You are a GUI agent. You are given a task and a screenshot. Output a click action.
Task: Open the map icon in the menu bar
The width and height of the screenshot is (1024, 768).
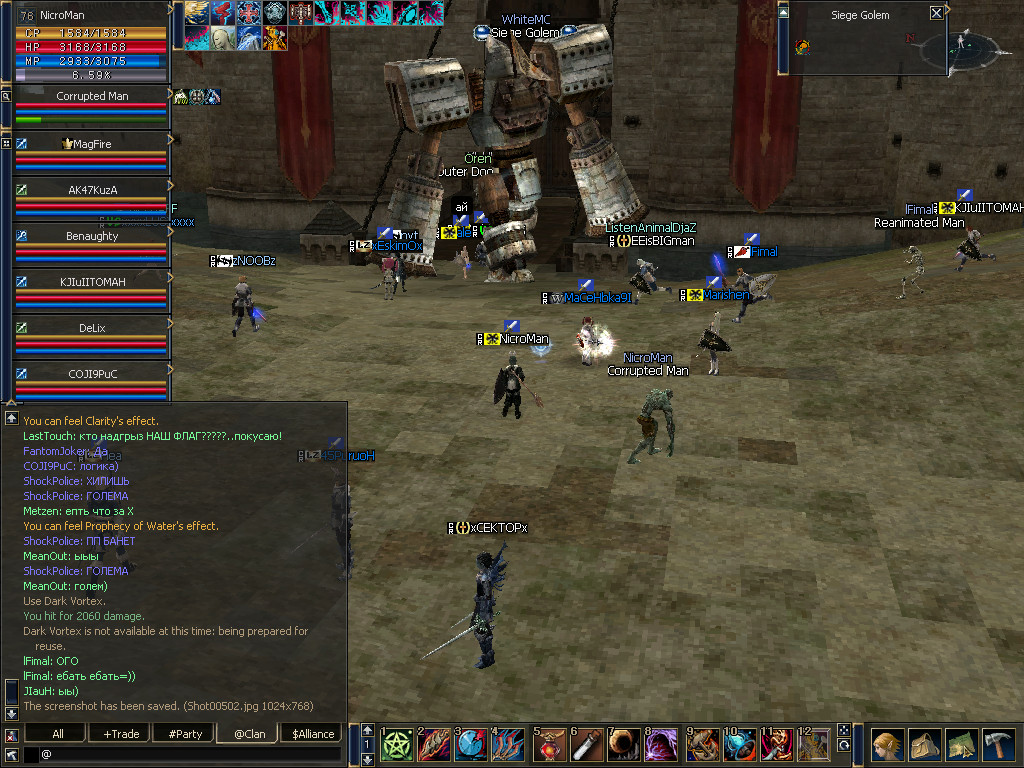pos(962,745)
